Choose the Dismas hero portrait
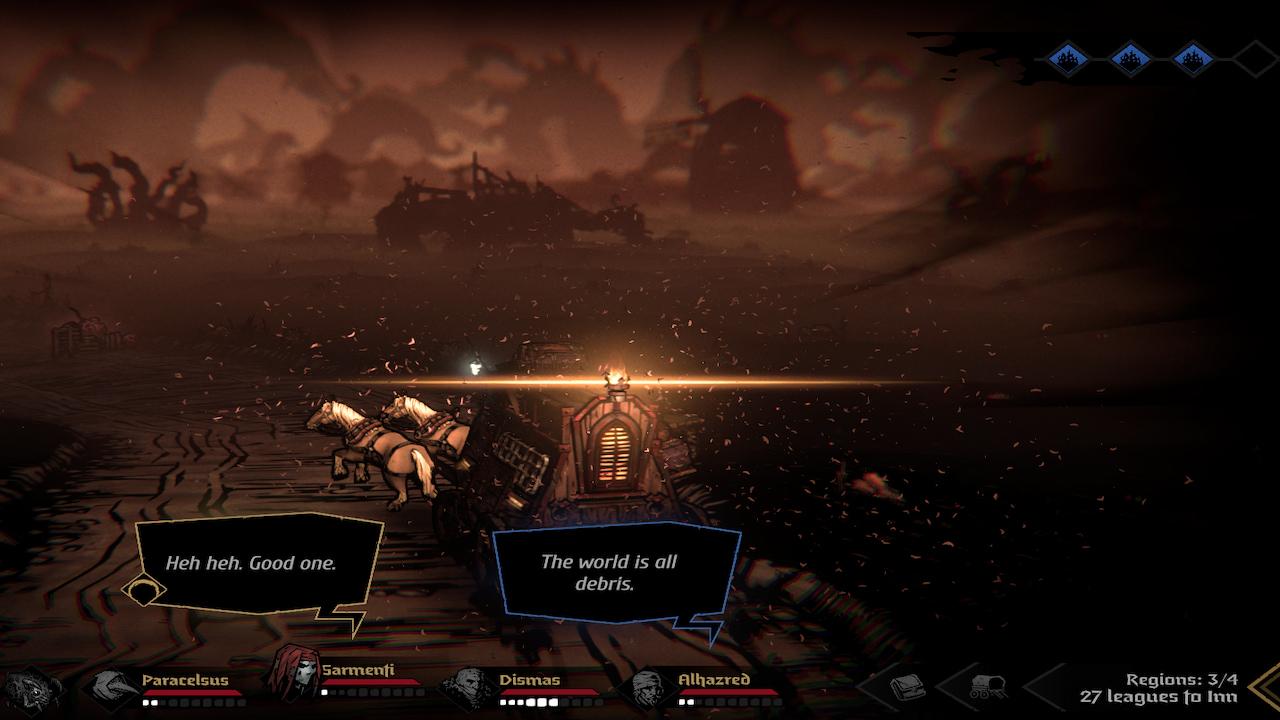This screenshot has height=720, width=1280. click(x=467, y=688)
